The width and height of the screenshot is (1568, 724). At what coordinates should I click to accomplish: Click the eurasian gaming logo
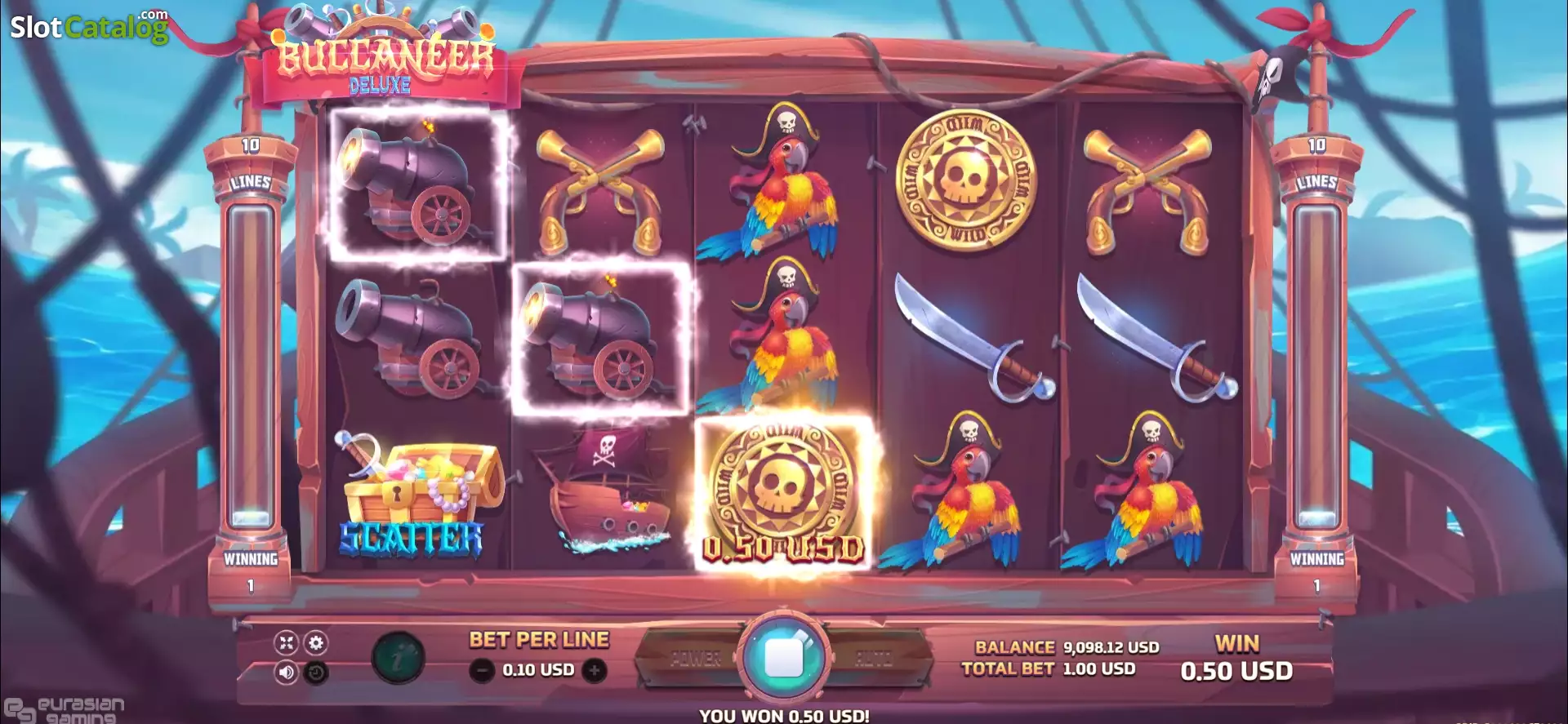point(61,711)
